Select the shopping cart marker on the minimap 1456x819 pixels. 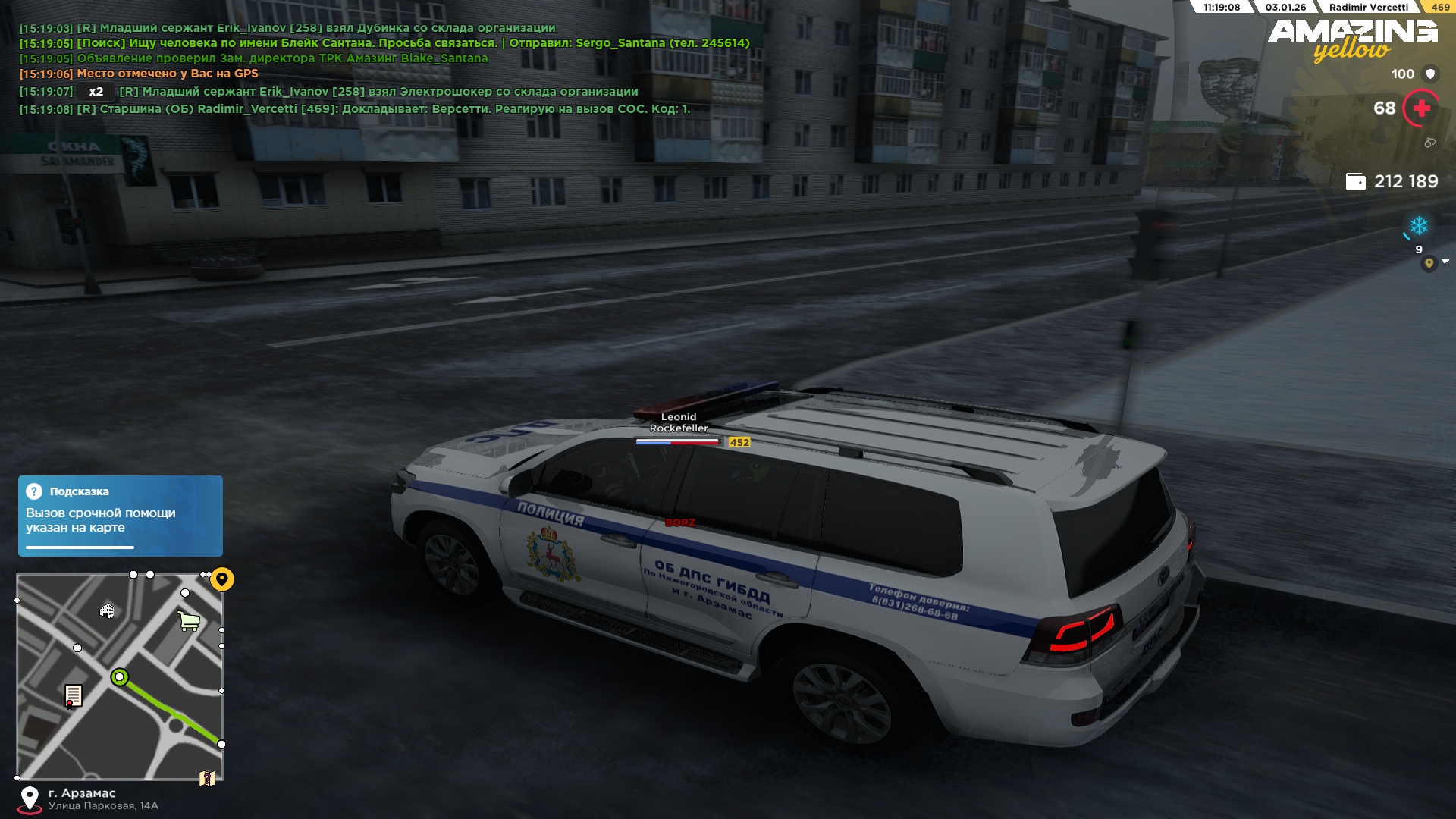[189, 621]
